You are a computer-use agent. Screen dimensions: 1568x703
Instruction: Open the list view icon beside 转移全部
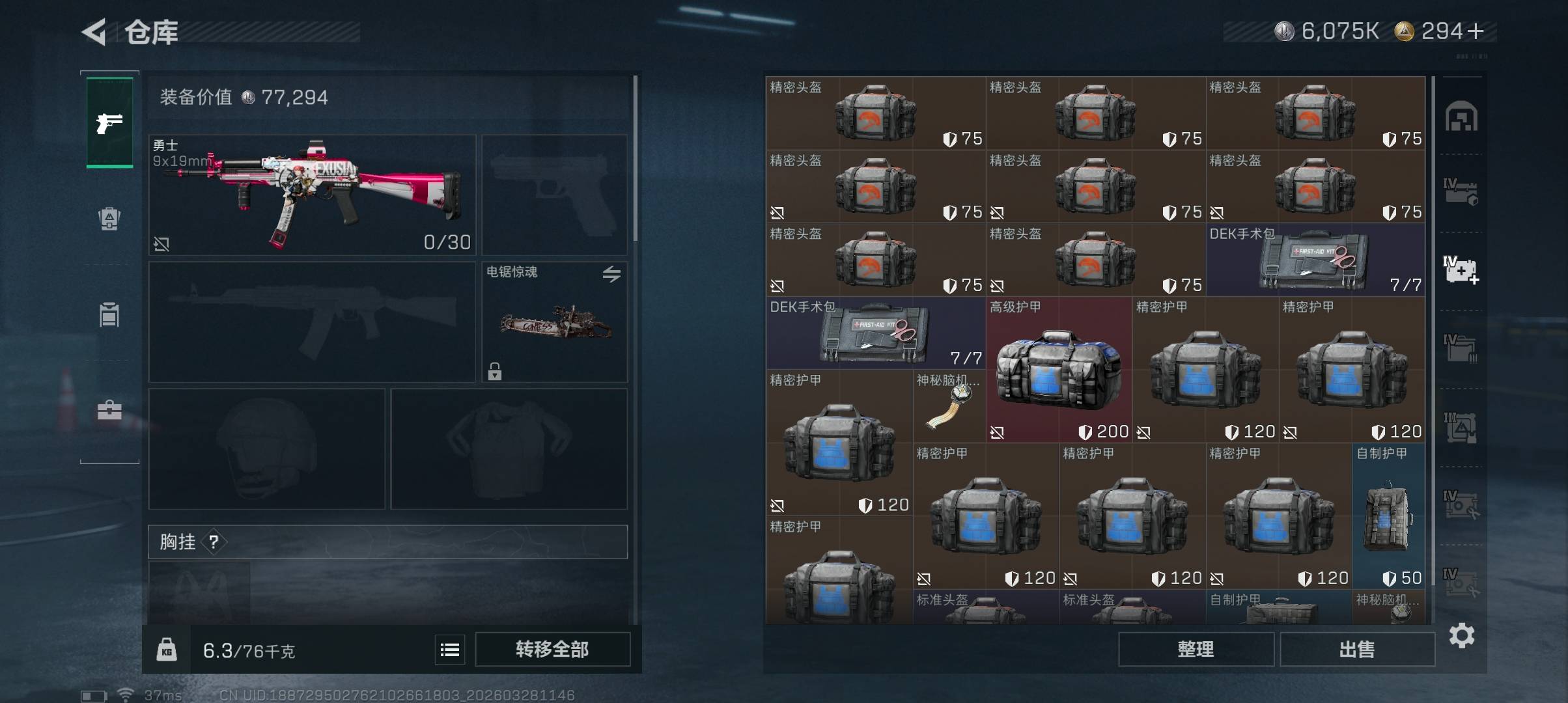pyautogui.click(x=450, y=650)
